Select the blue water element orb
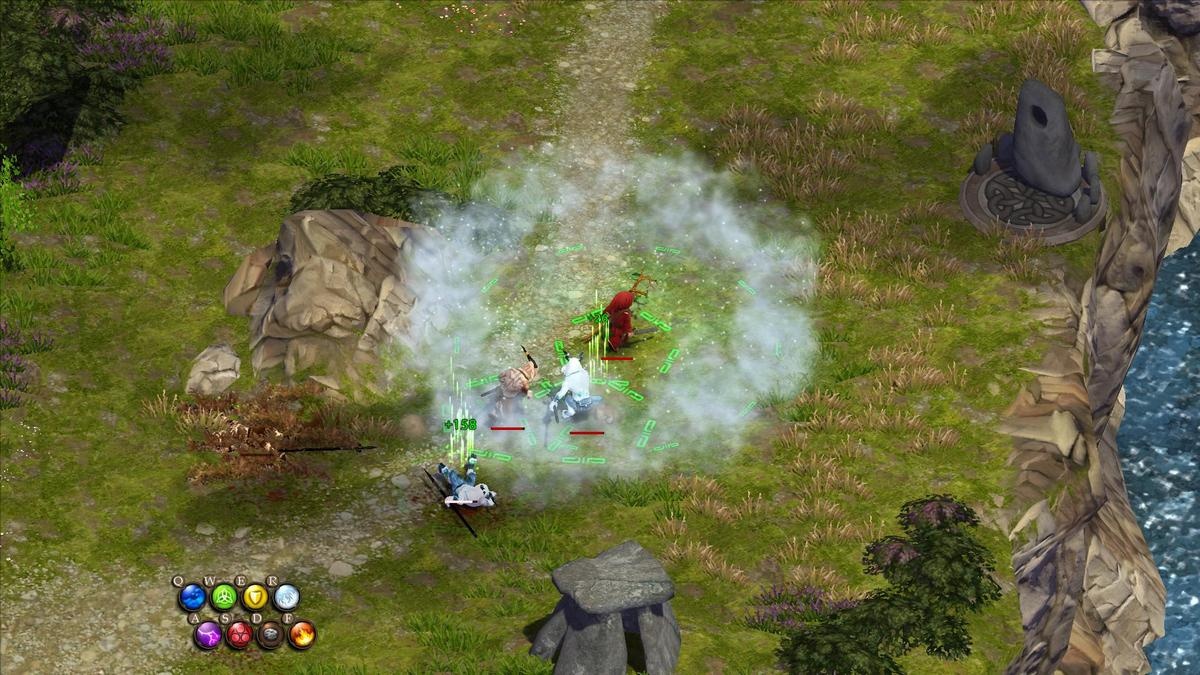The width and height of the screenshot is (1200, 675). click(x=191, y=598)
